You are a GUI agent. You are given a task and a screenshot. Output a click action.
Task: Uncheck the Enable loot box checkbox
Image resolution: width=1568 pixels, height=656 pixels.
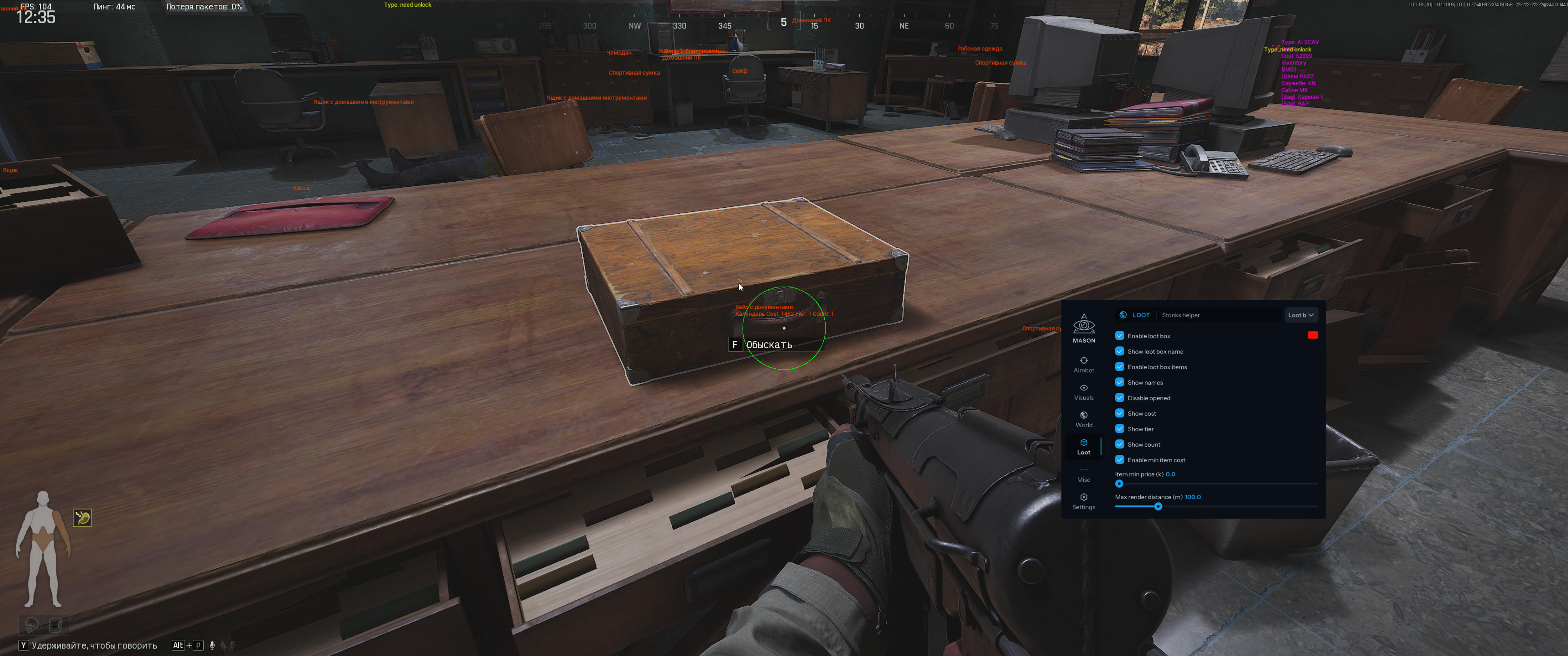1120,335
